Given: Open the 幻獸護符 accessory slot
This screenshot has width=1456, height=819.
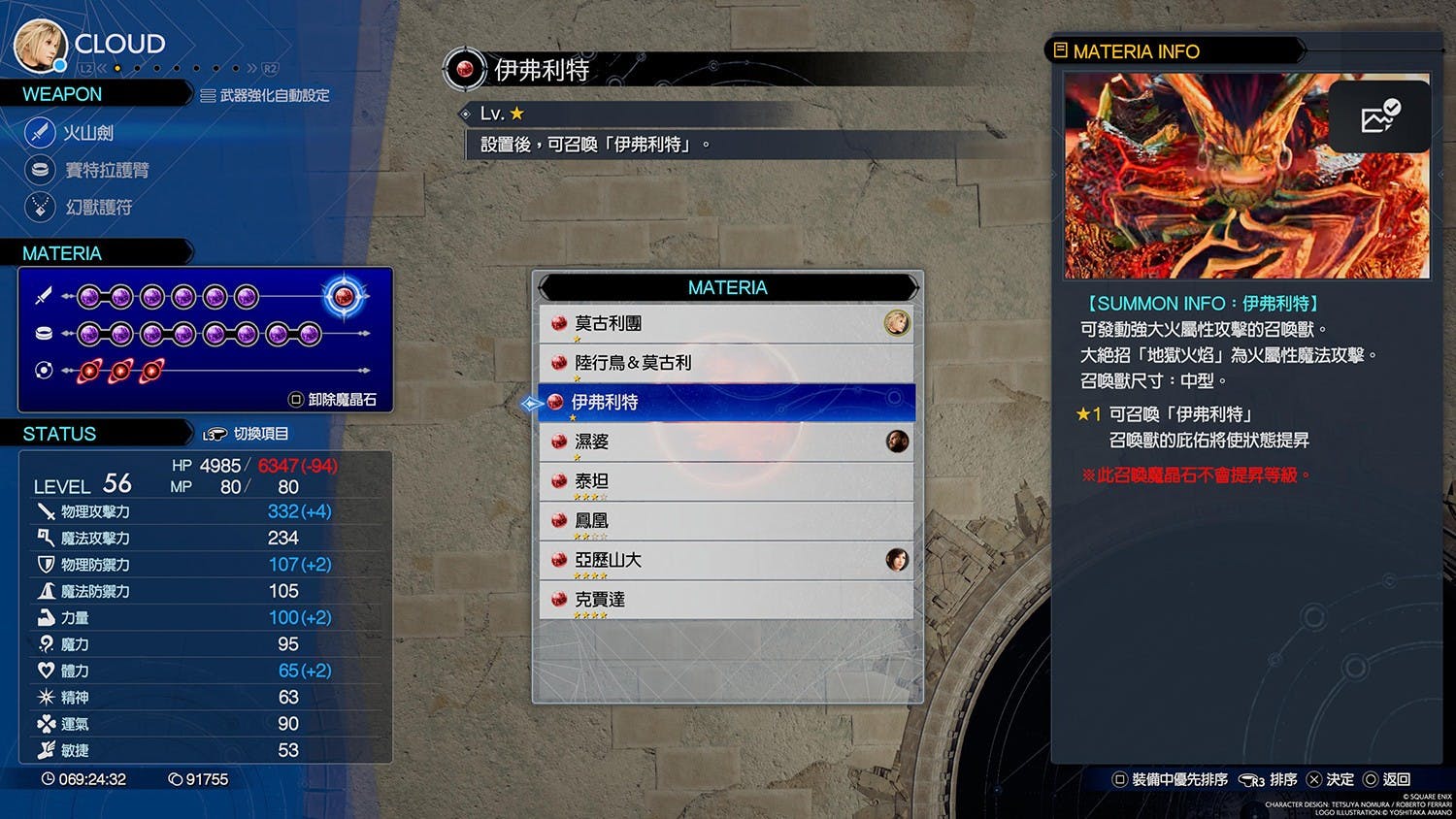Looking at the screenshot, I should coord(97,207).
